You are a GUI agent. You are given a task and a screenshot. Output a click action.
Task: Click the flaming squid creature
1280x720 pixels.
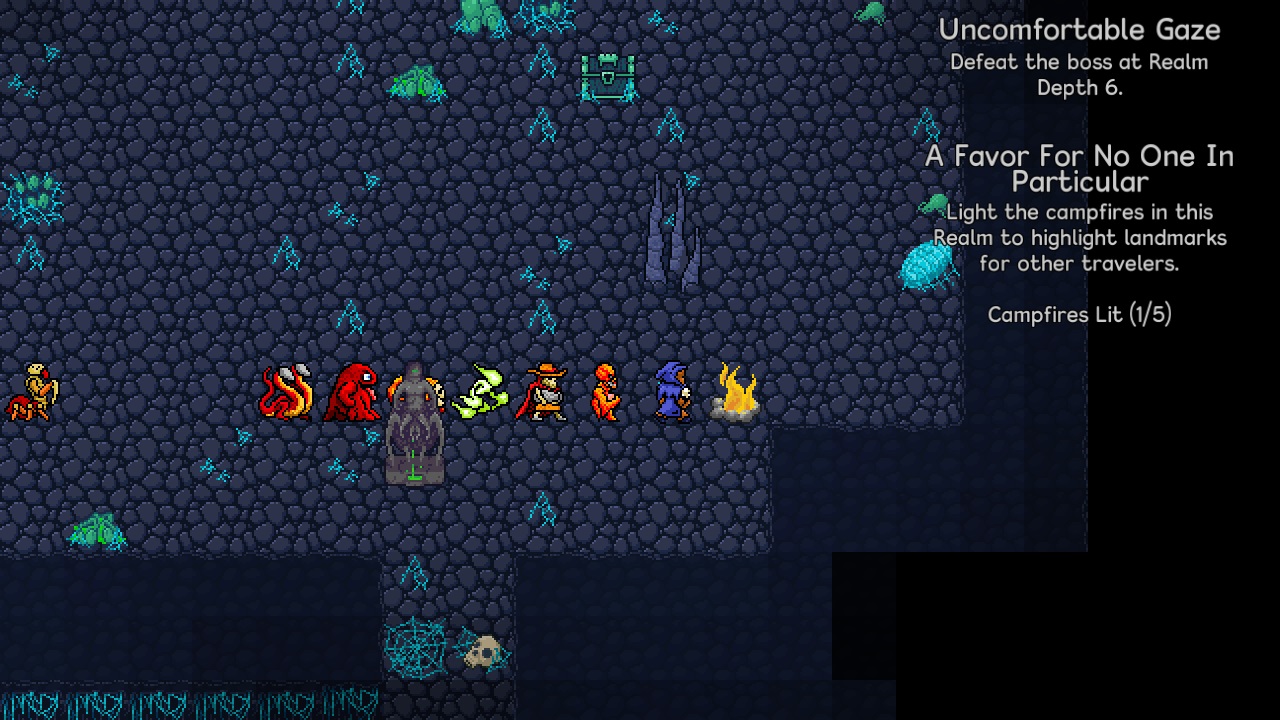click(287, 390)
